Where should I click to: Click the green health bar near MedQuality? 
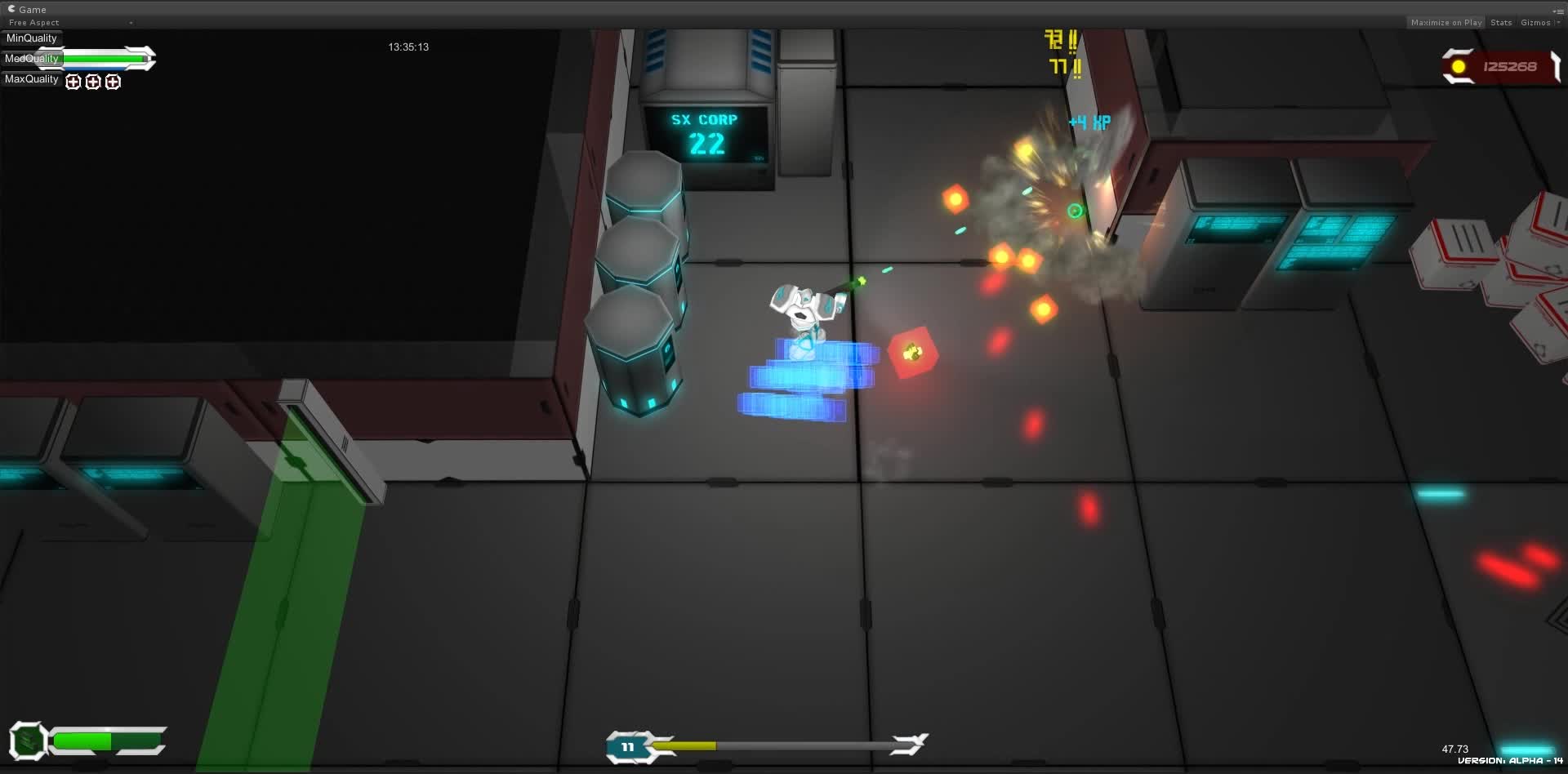(x=105, y=59)
